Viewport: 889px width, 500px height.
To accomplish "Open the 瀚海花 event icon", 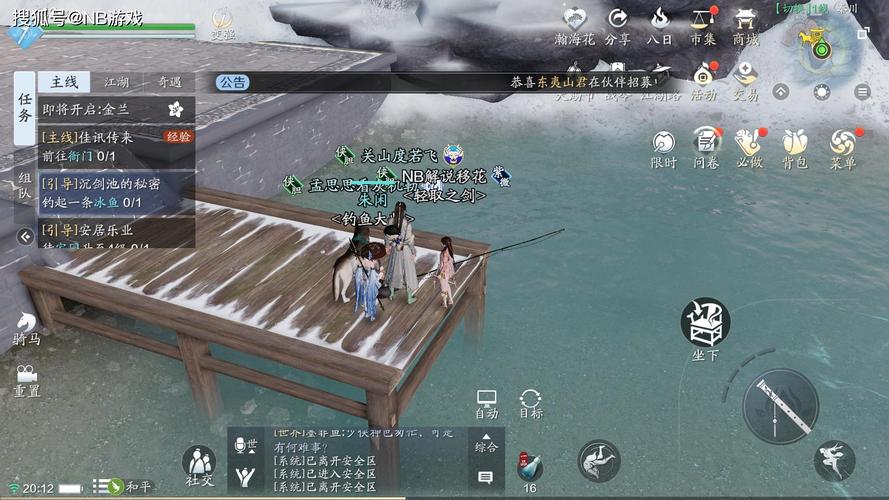I will [574, 26].
